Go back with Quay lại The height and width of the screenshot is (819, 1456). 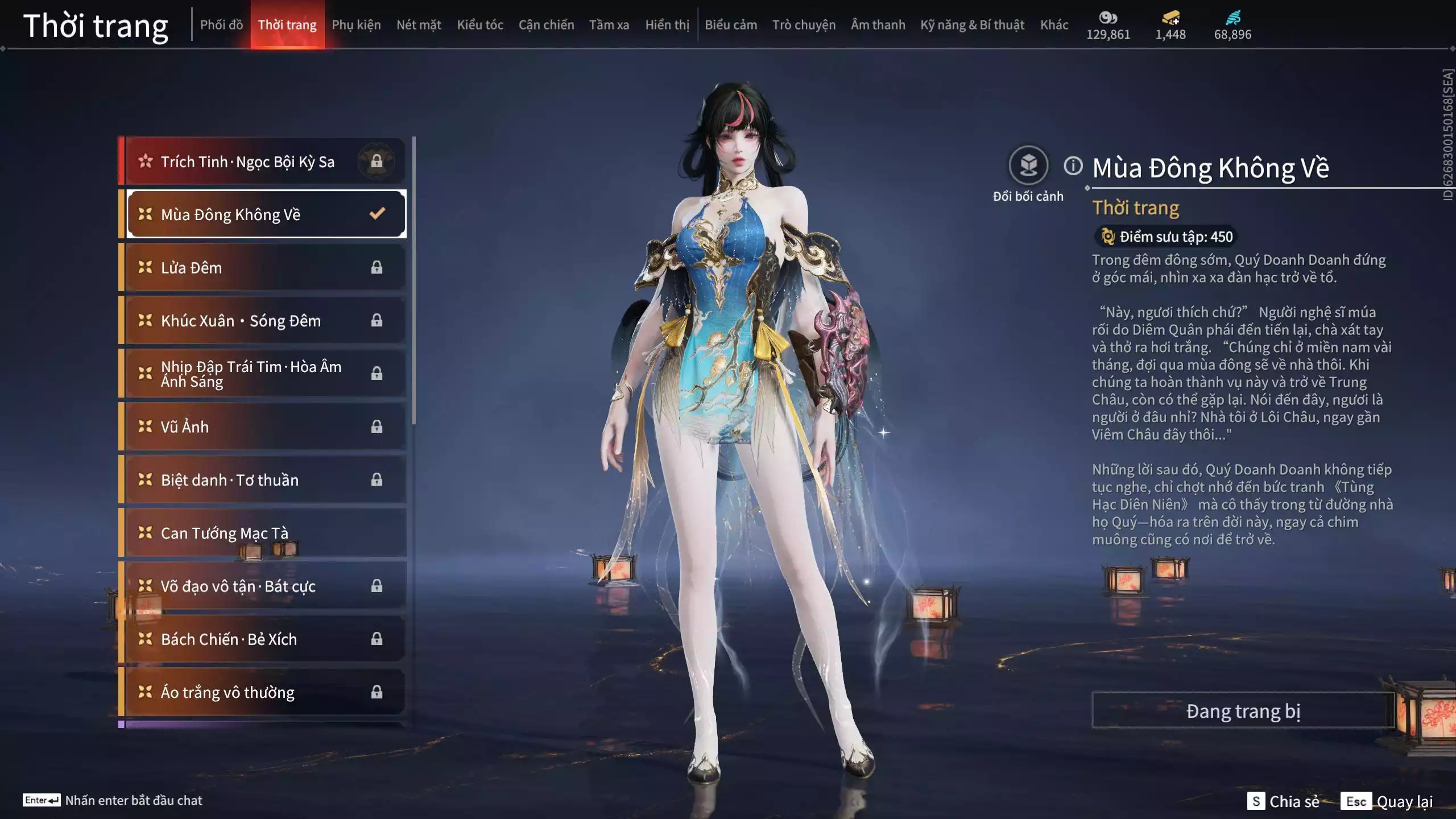[x=1387, y=801]
